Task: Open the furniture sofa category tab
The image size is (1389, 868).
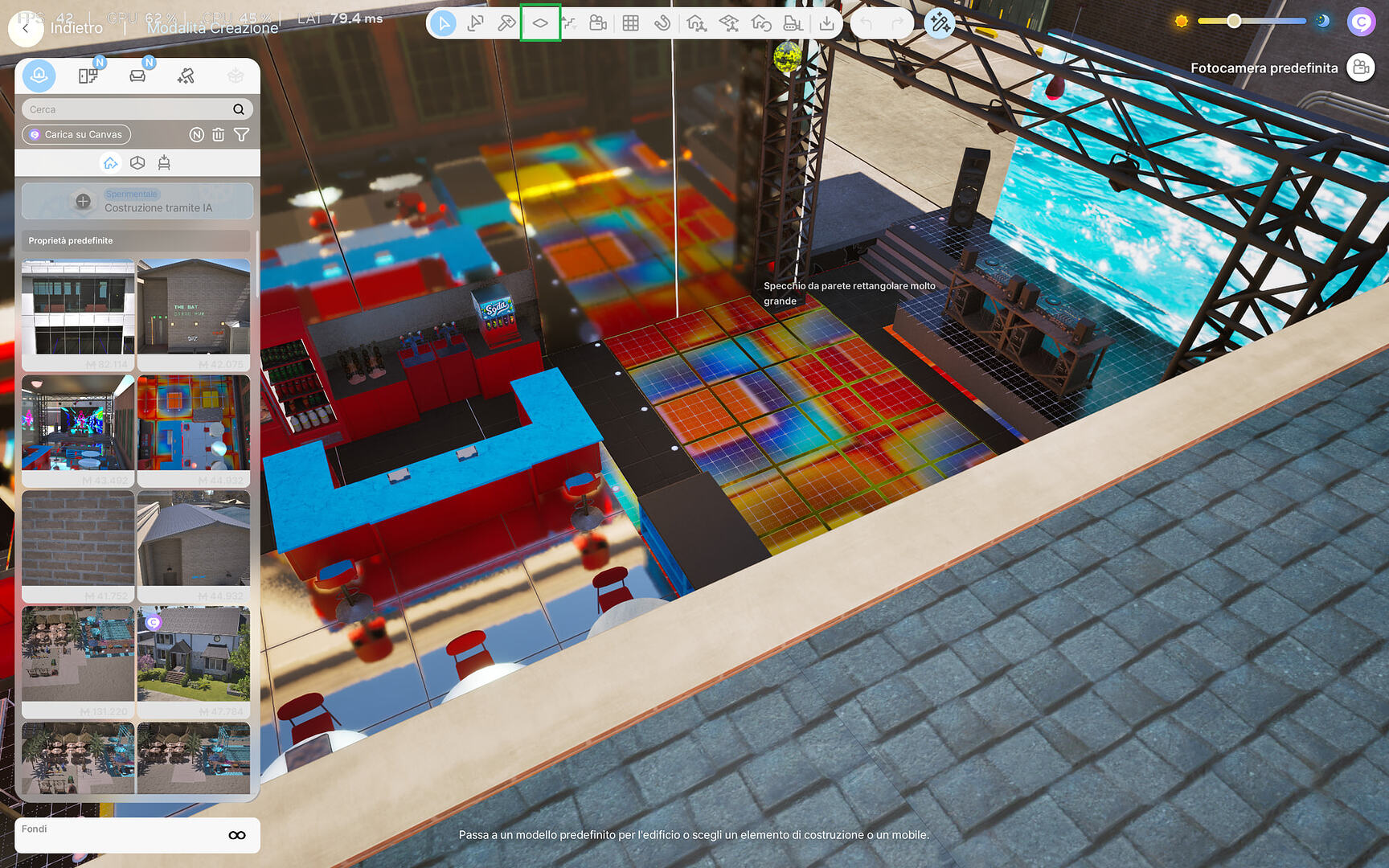Action: 137,76
